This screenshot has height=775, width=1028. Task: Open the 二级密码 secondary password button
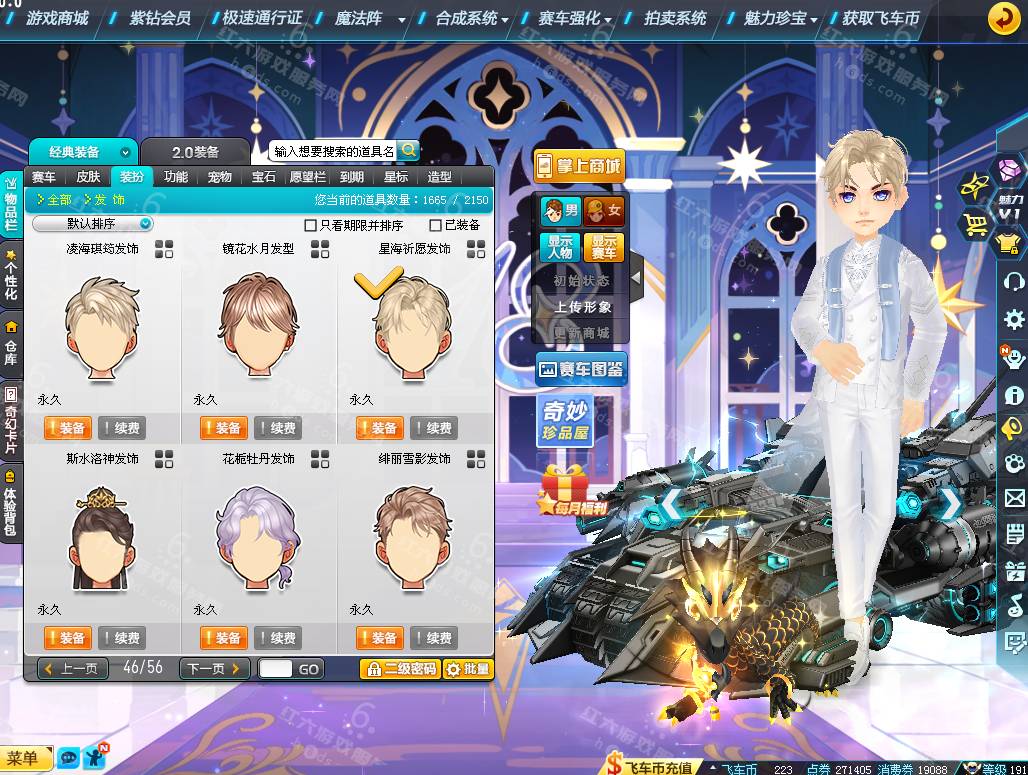pos(400,669)
